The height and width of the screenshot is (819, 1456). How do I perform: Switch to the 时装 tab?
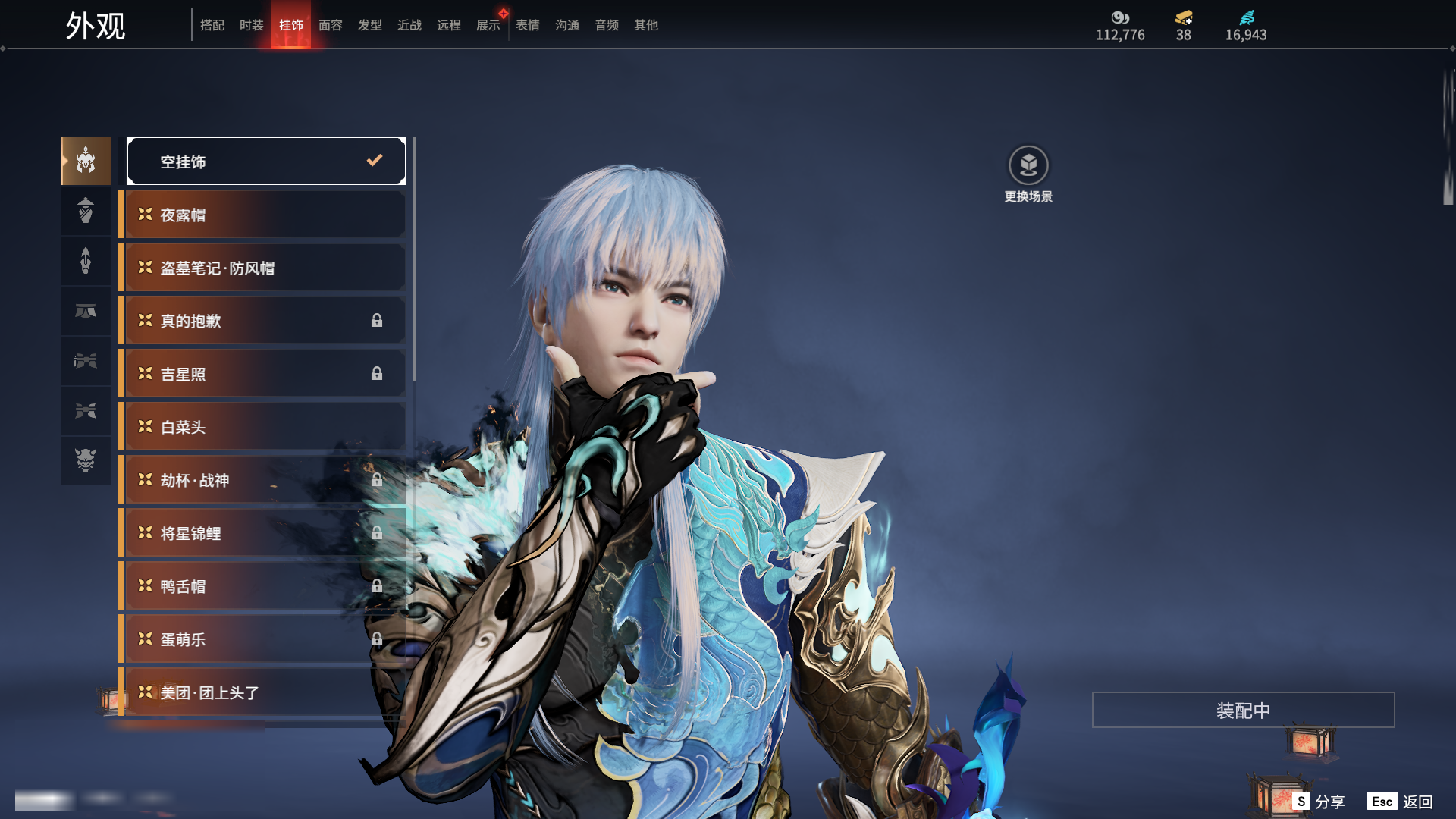click(x=251, y=25)
